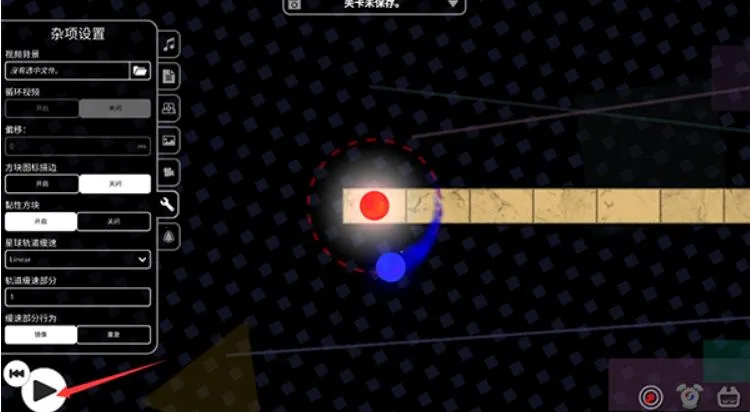Click the alarm clock icon
Screen dimensions: 750x412
[x=690, y=395]
